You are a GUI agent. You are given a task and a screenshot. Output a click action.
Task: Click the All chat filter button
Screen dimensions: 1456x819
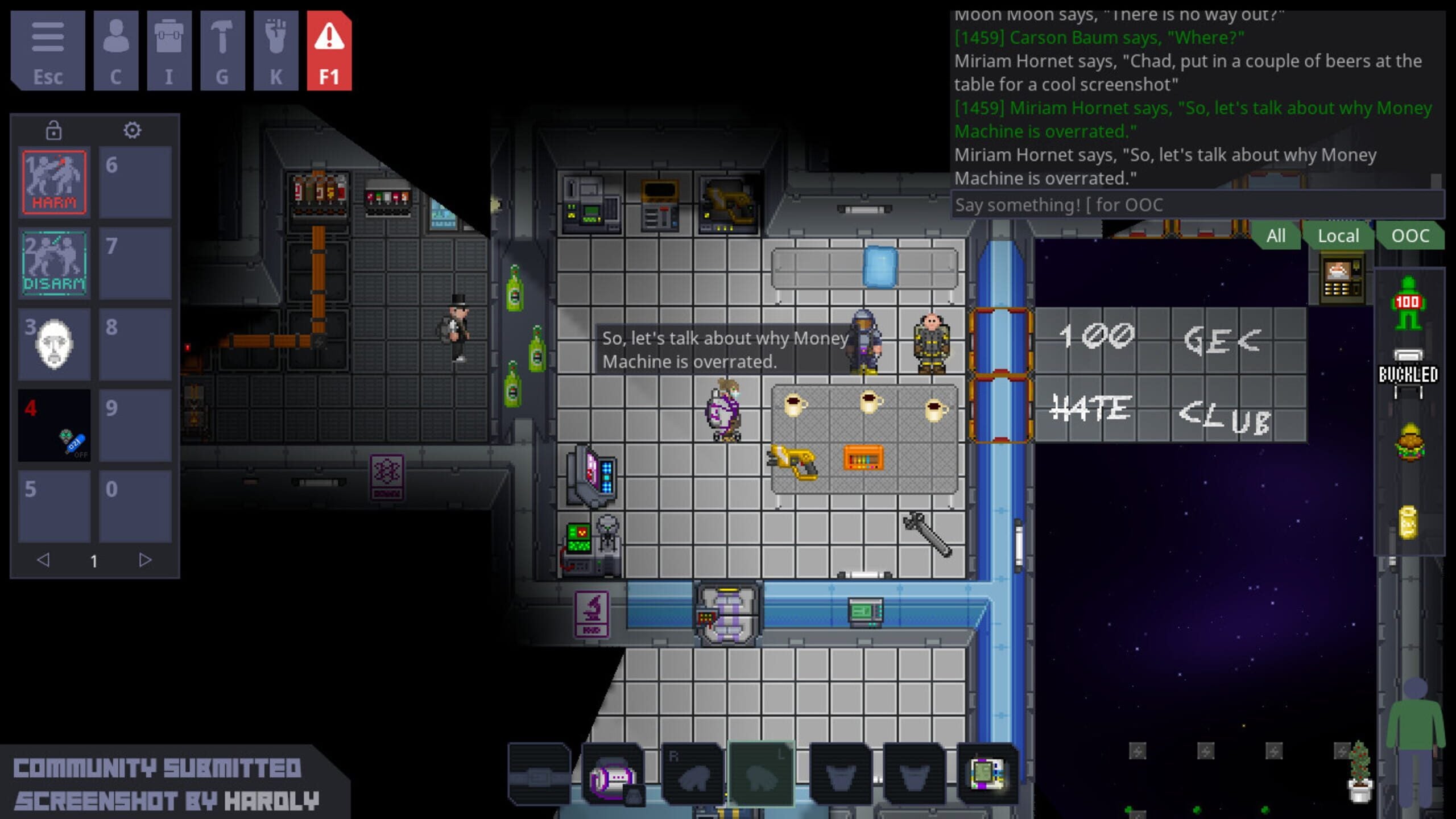pos(1277,235)
